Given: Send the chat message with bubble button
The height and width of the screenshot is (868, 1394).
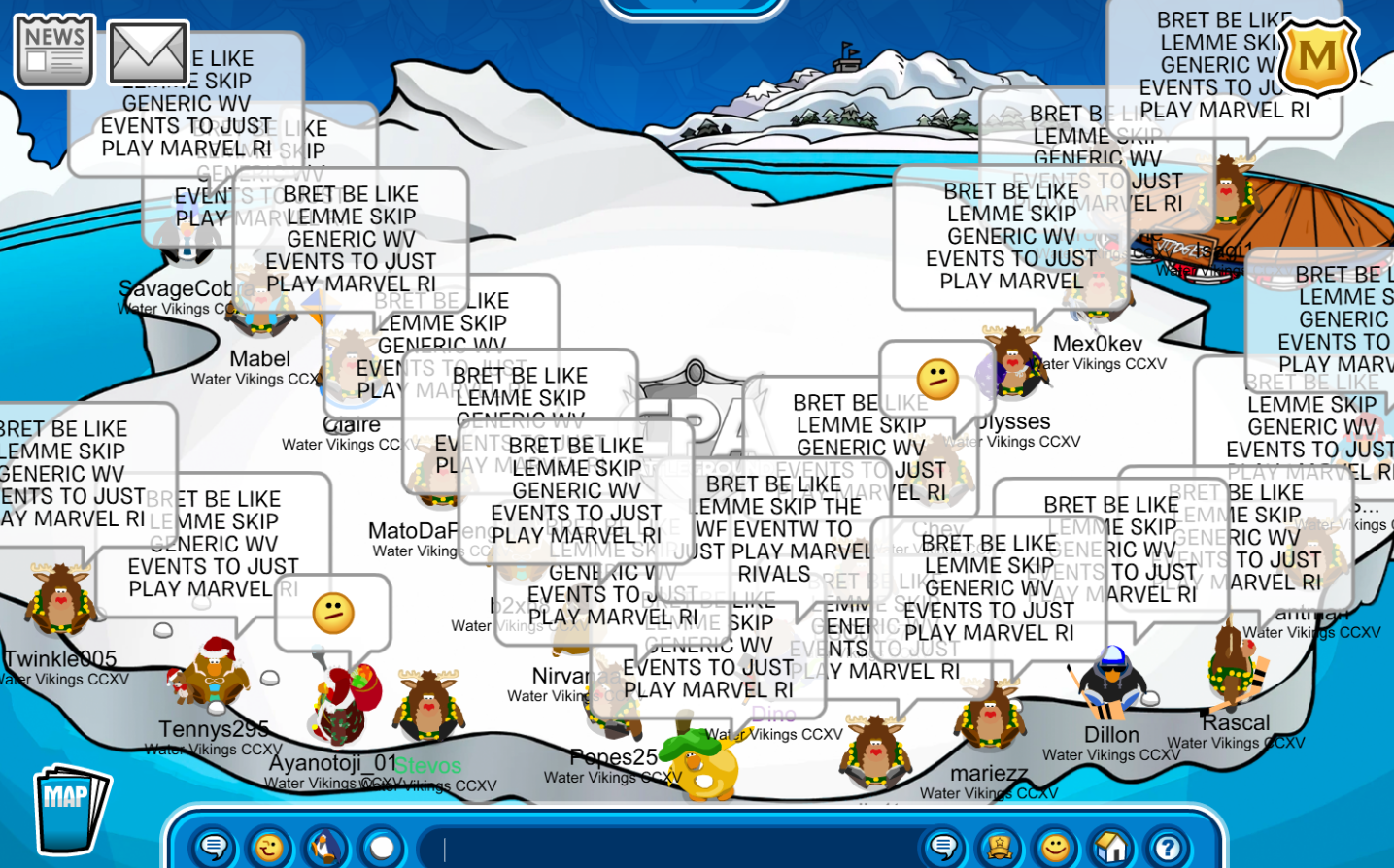Looking at the screenshot, I should [x=942, y=848].
